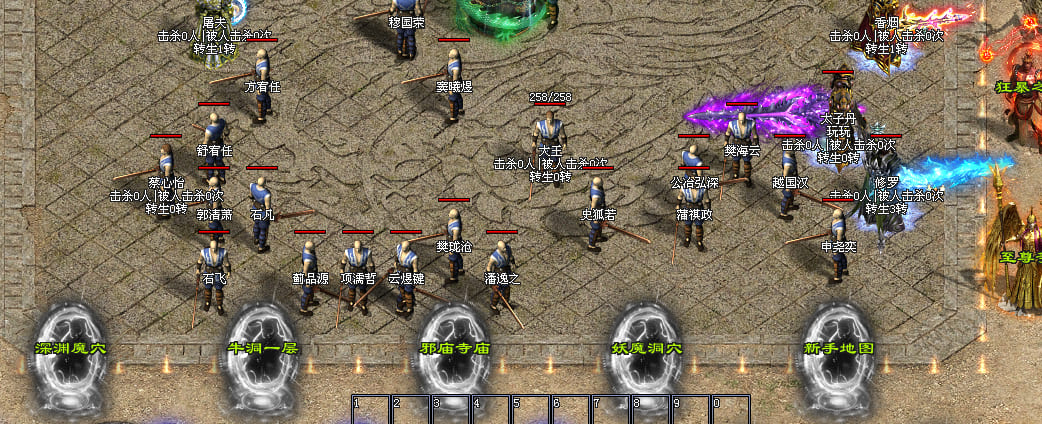Click hotbar slot number 6
Image resolution: width=1042 pixels, height=424 pixels.
tap(571, 410)
